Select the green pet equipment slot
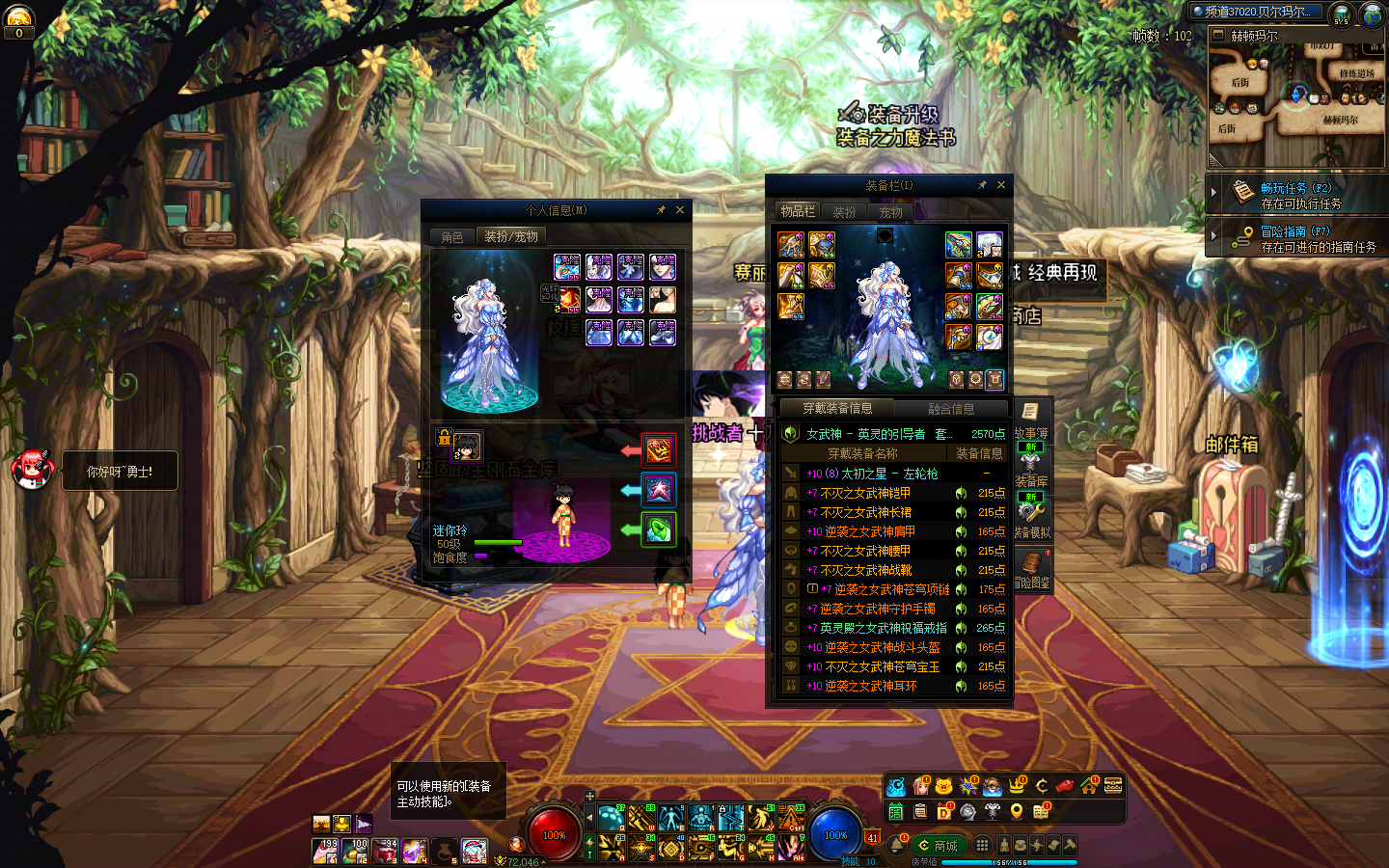Screen dimensions: 1389x868 (659, 529)
